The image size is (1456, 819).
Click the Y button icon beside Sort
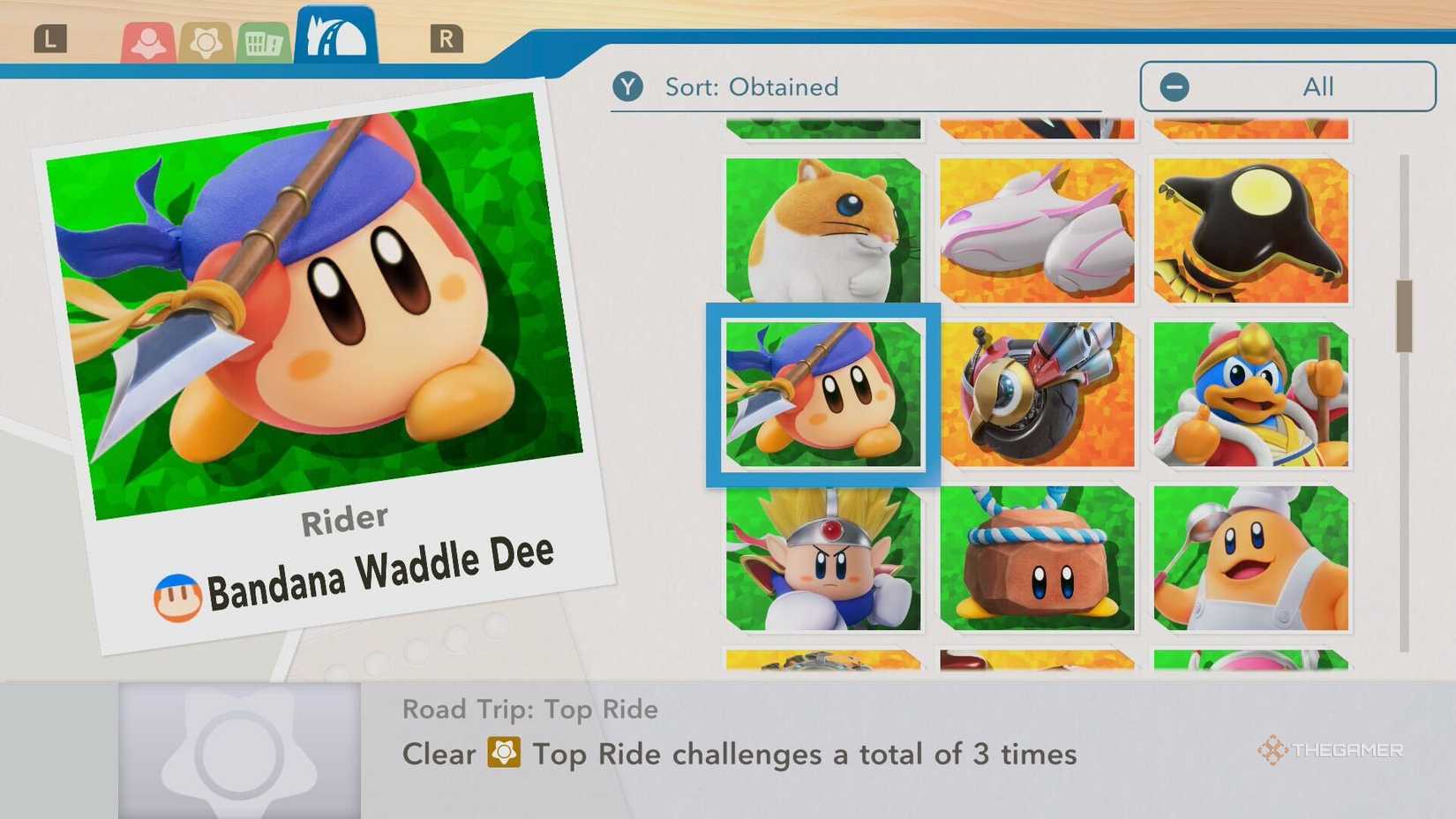pos(629,86)
